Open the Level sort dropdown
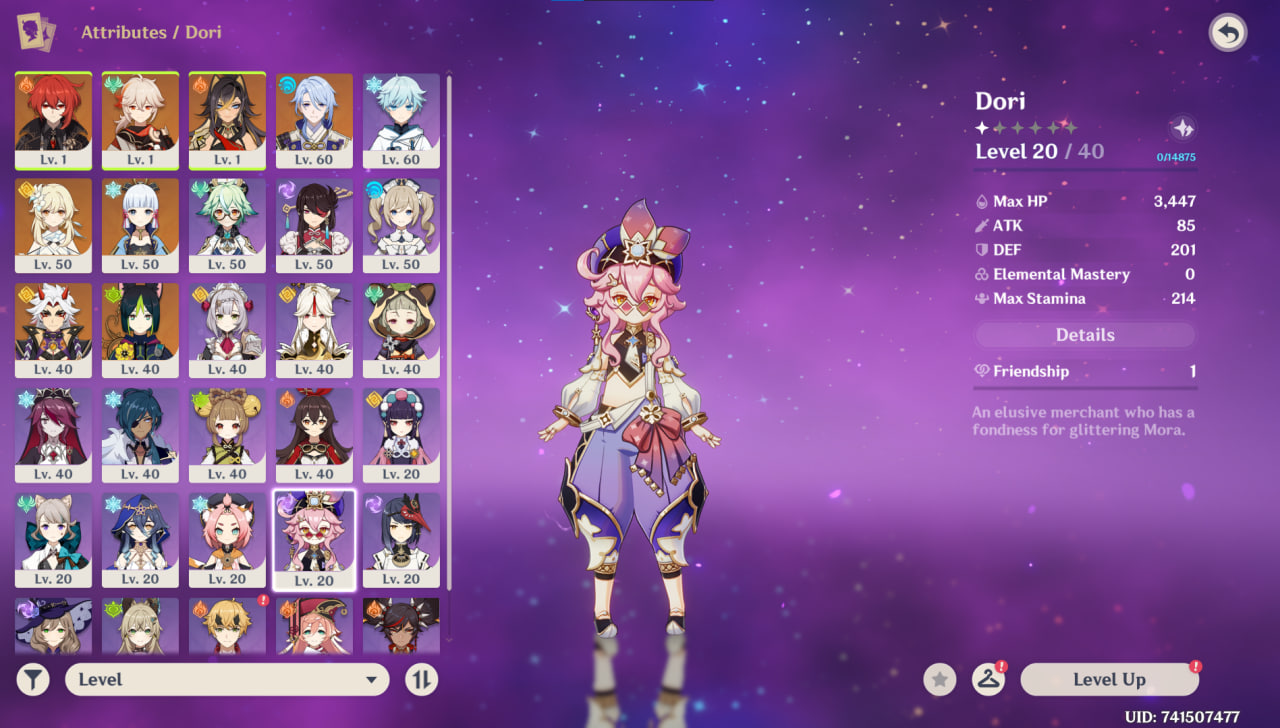Image resolution: width=1280 pixels, height=728 pixels. (227, 680)
